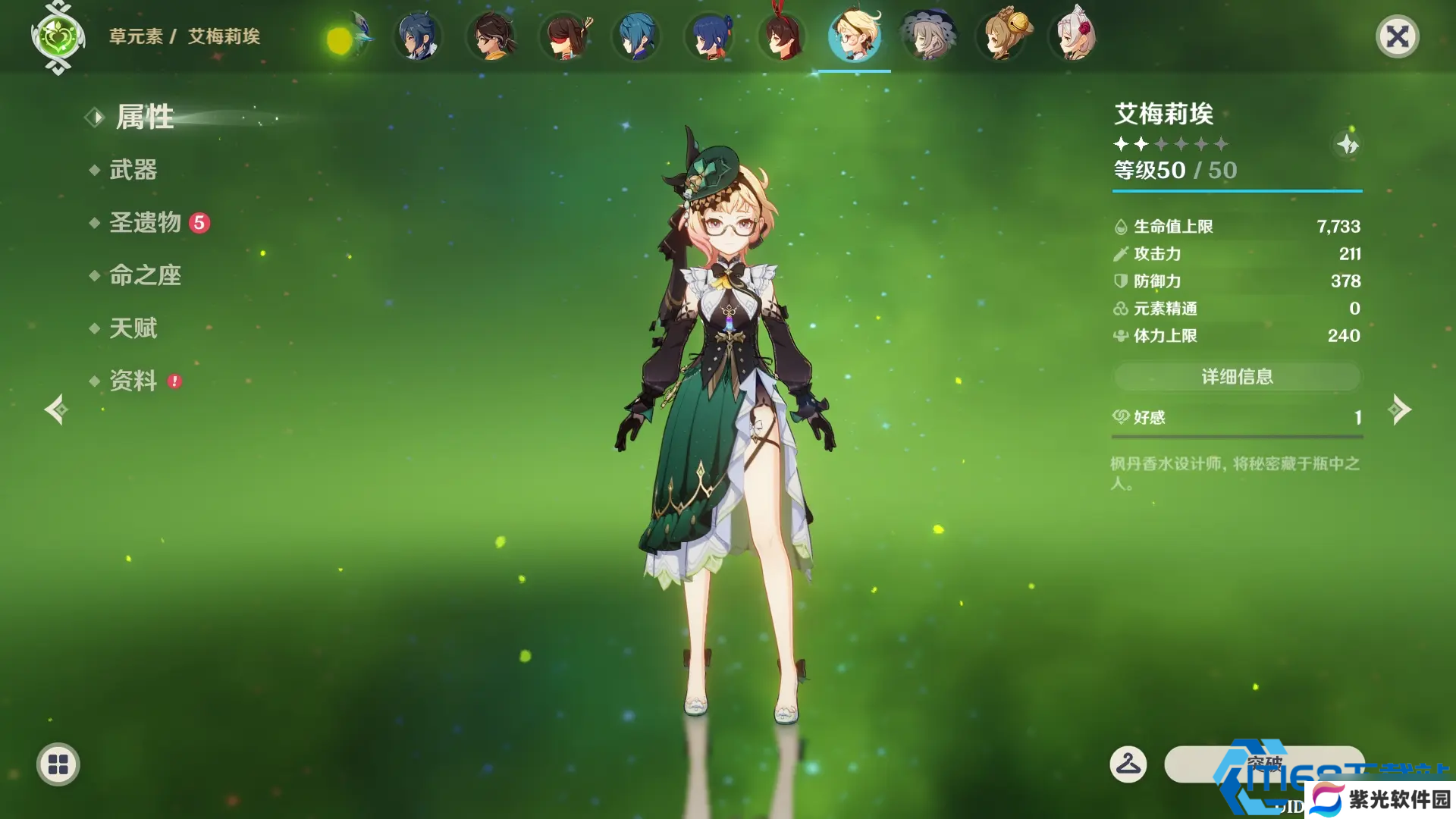Open the 命之座 (Constellation) section
The width and height of the screenshot is (1456, 819).
[x=145, y=275]
